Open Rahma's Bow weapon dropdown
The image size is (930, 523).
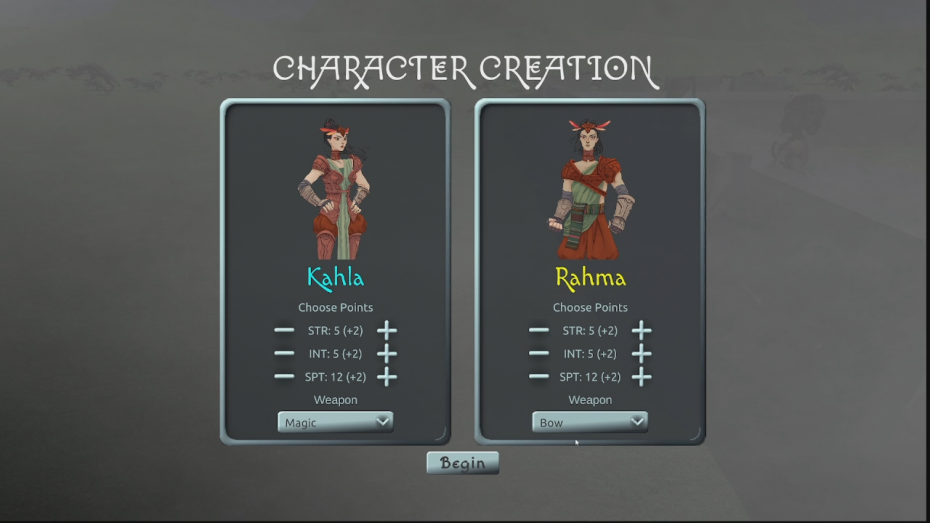tap(590, 422)
